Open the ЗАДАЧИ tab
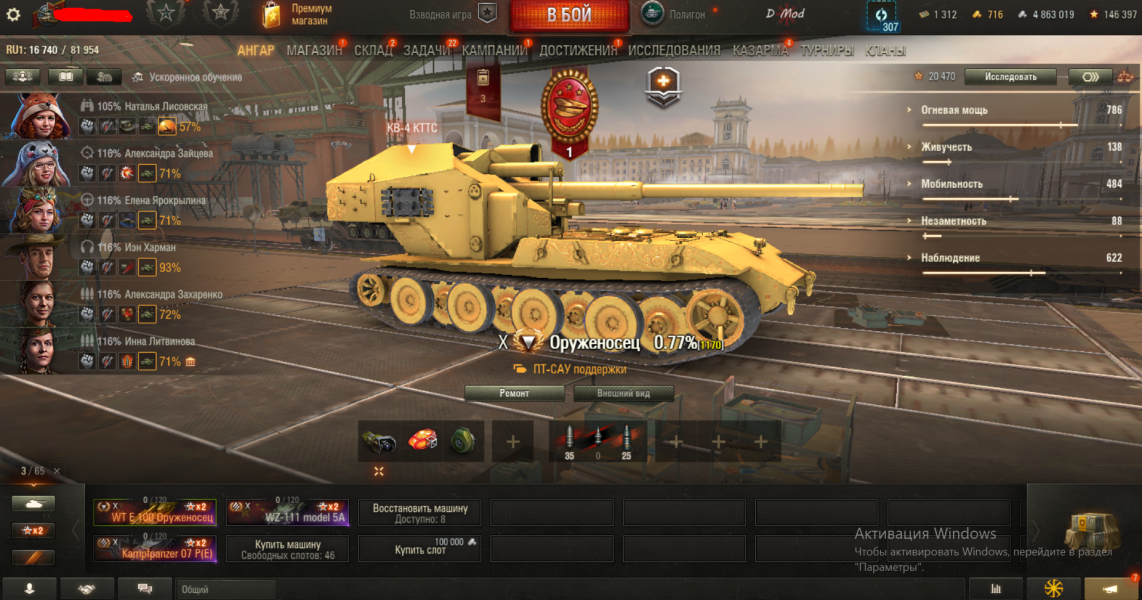 pos(427,50)
